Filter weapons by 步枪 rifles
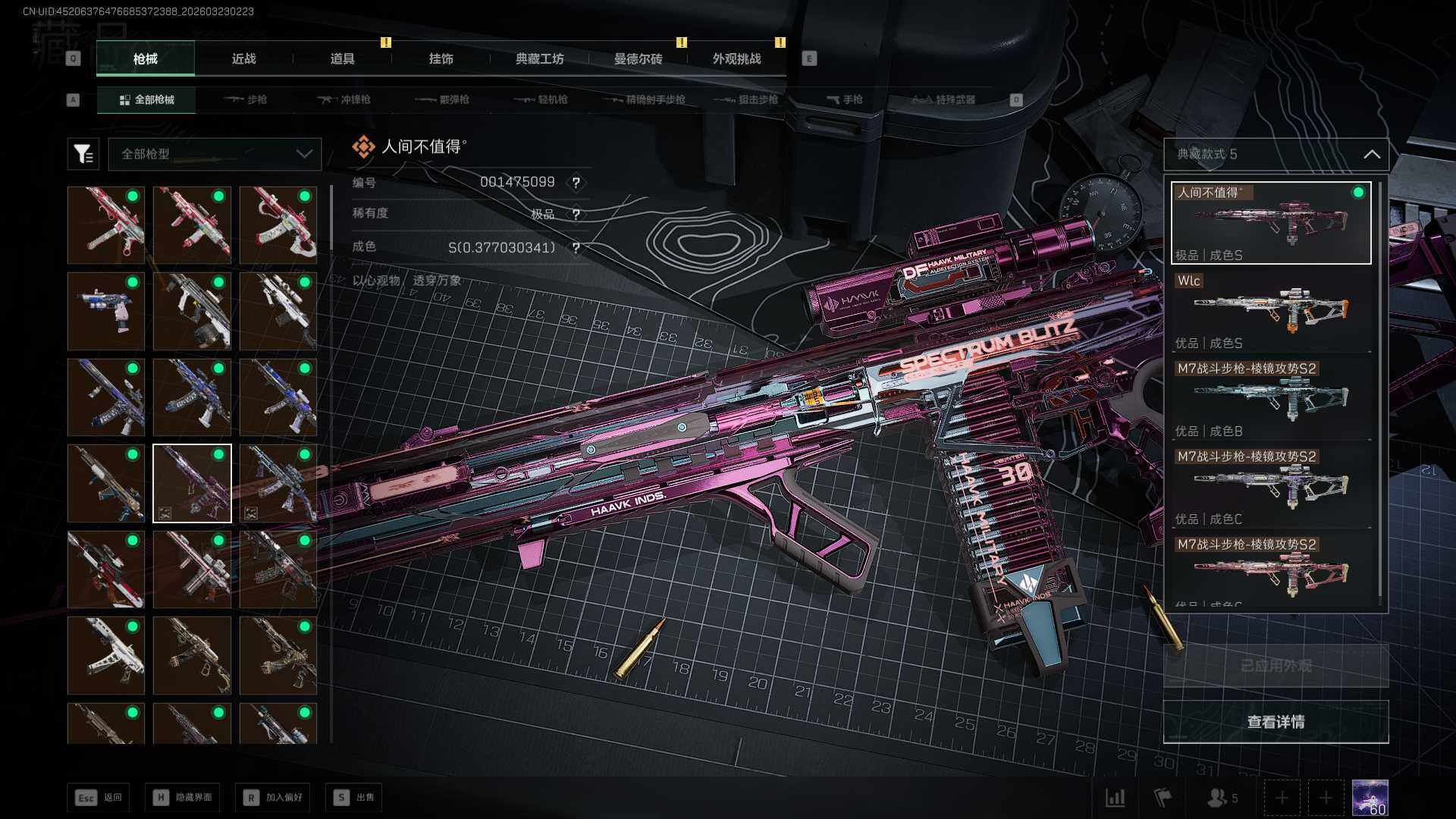 coord(246,99)
